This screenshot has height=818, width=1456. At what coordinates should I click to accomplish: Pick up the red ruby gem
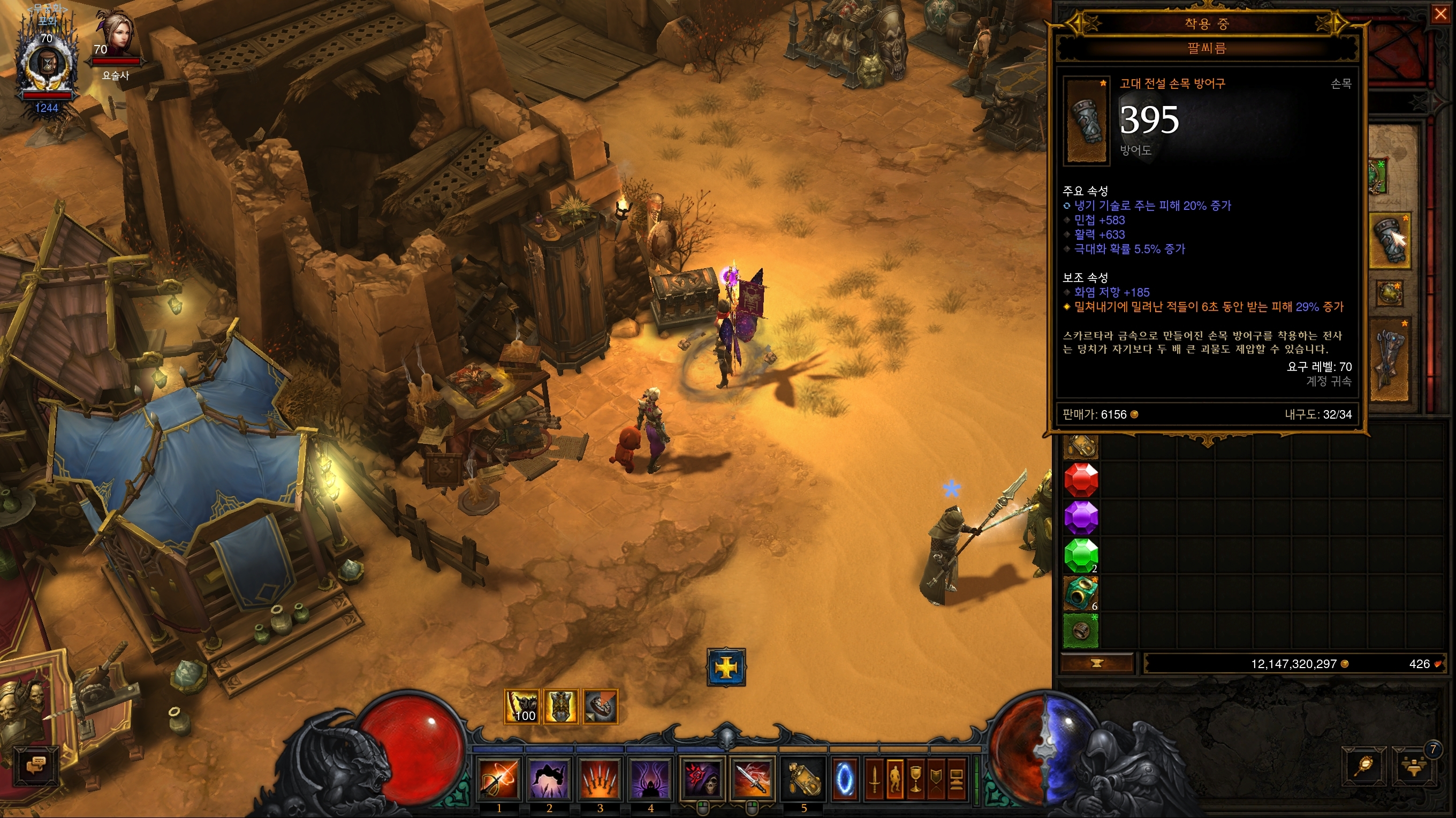pyautogui.click(x=1081, y=481)
